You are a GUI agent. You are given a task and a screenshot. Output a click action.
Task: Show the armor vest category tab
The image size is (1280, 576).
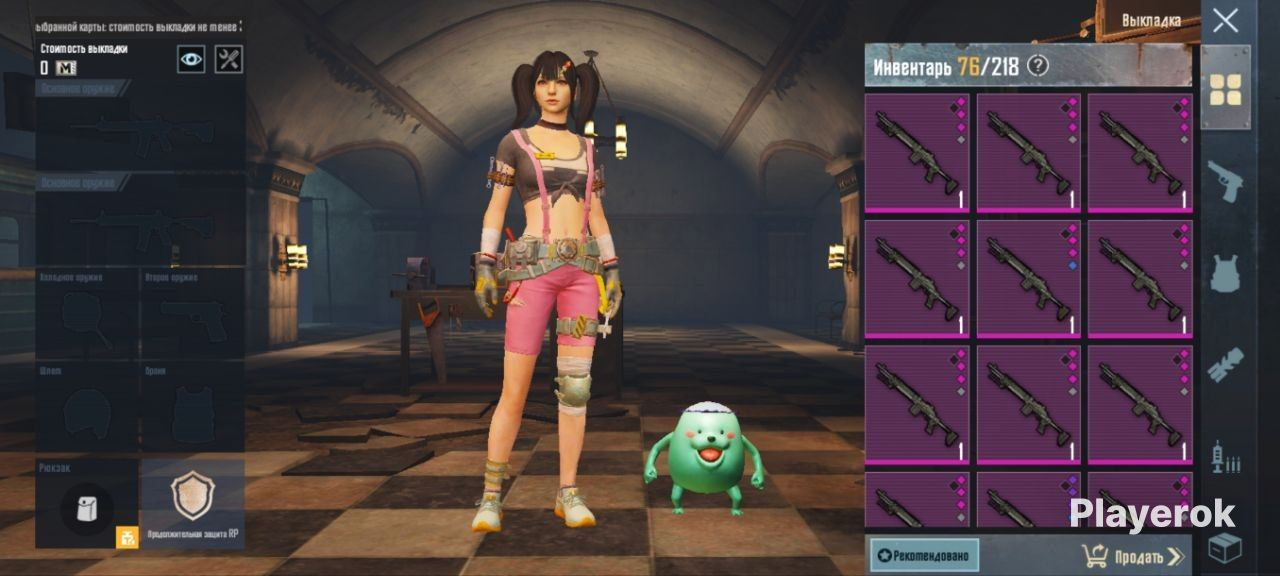[1225, 273]
